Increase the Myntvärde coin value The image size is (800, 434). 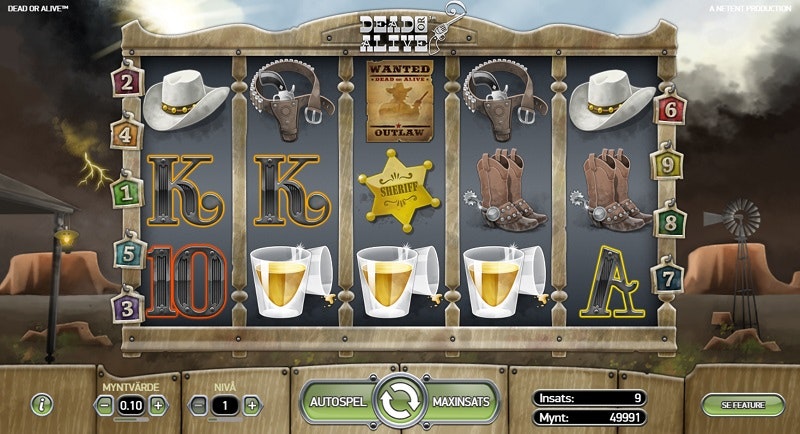[158, 405]
